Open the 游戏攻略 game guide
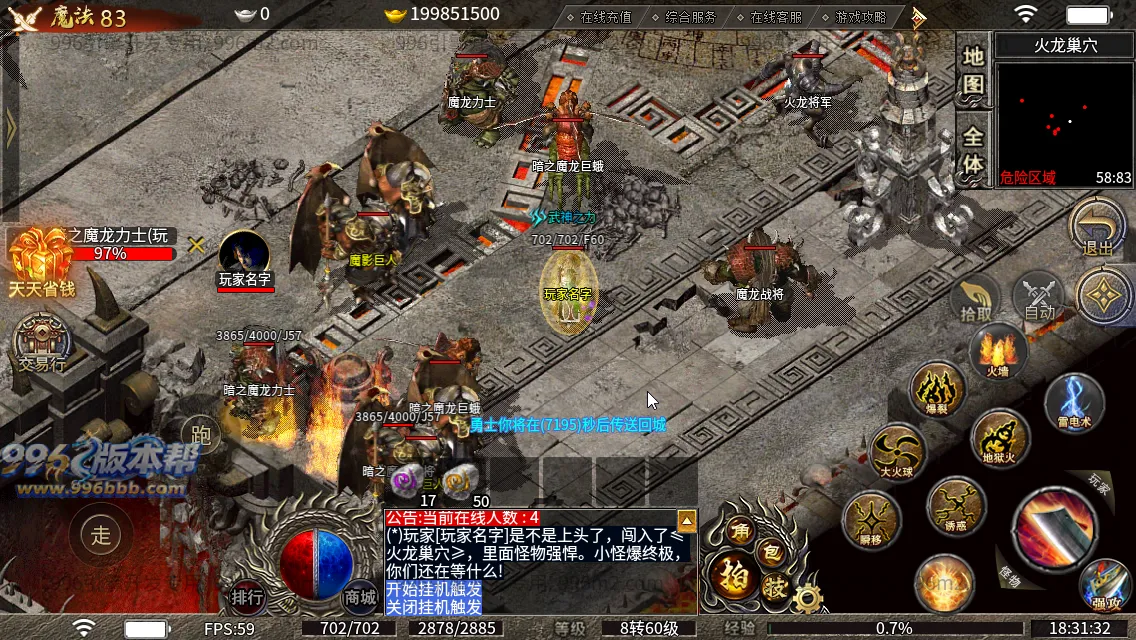The width and height of the screenshot is (1136, 640). pos(860,16)
